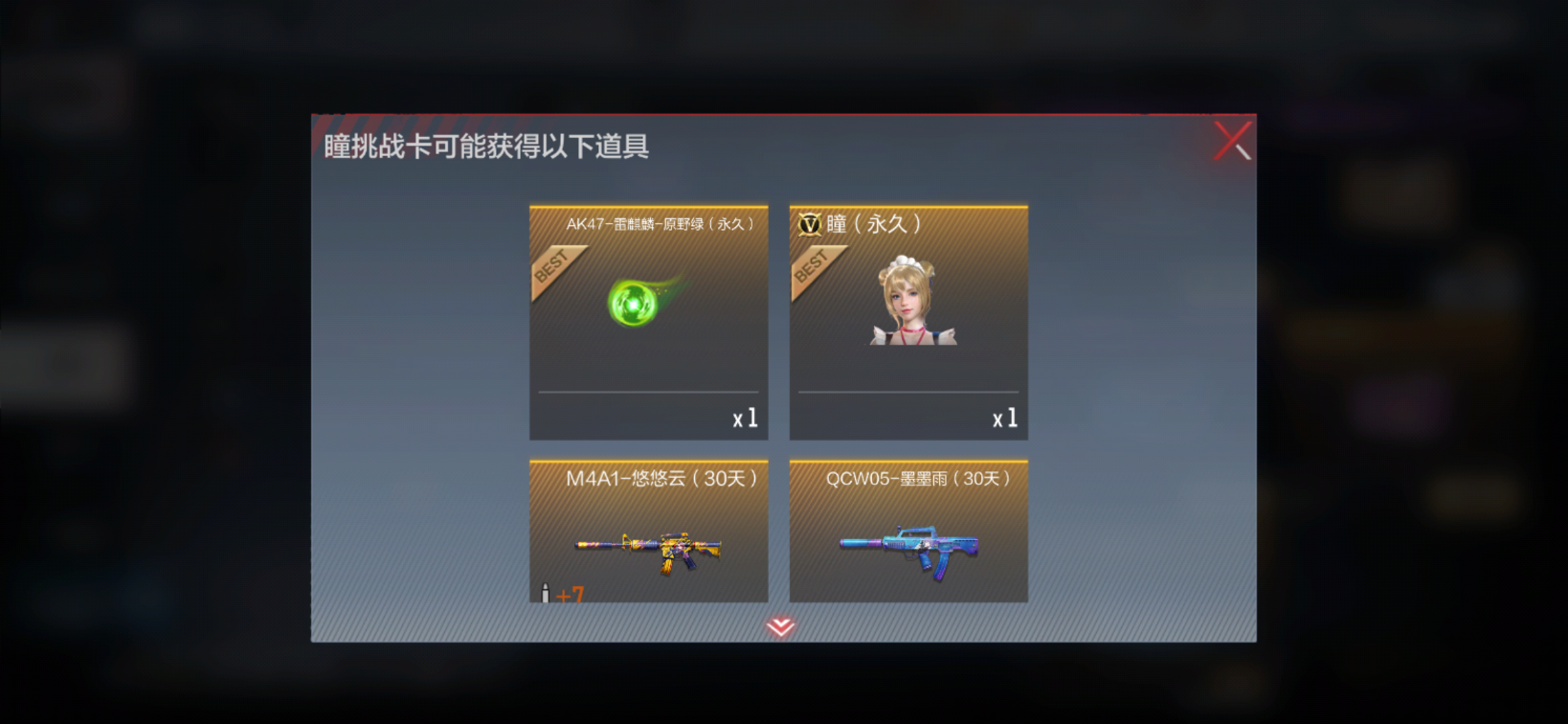The image size is (1568, 724).
Task: Open the AK47-雷麒麟-原野绿（永久）reward card
Action: [647, 321]
